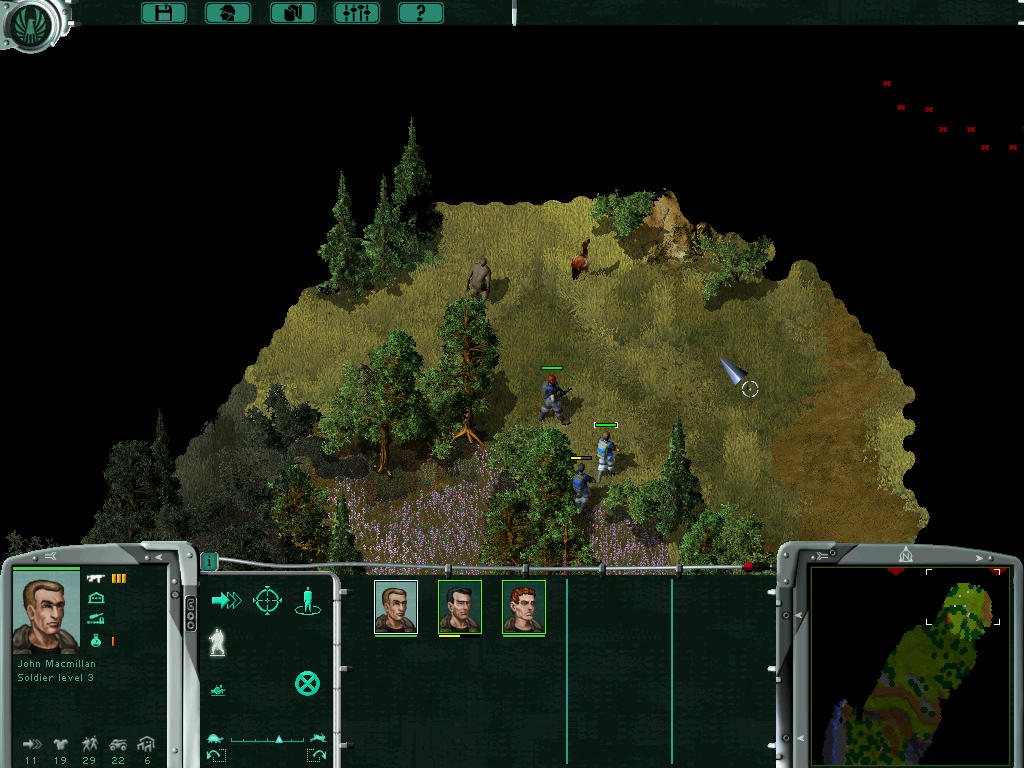Choose the blond soldier in squad row

click(x=395, y=607)
